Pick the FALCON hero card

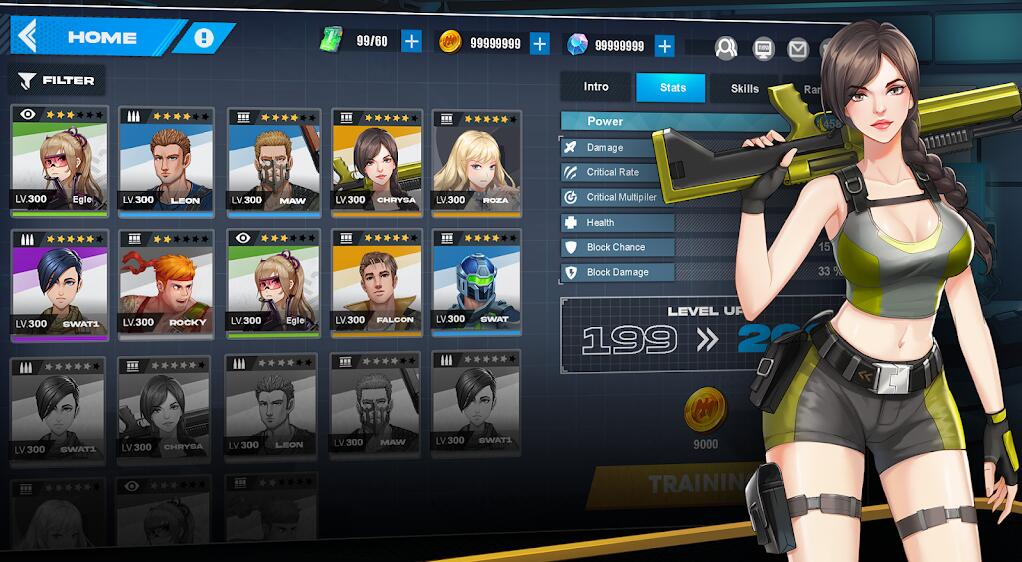coord(377,283)
